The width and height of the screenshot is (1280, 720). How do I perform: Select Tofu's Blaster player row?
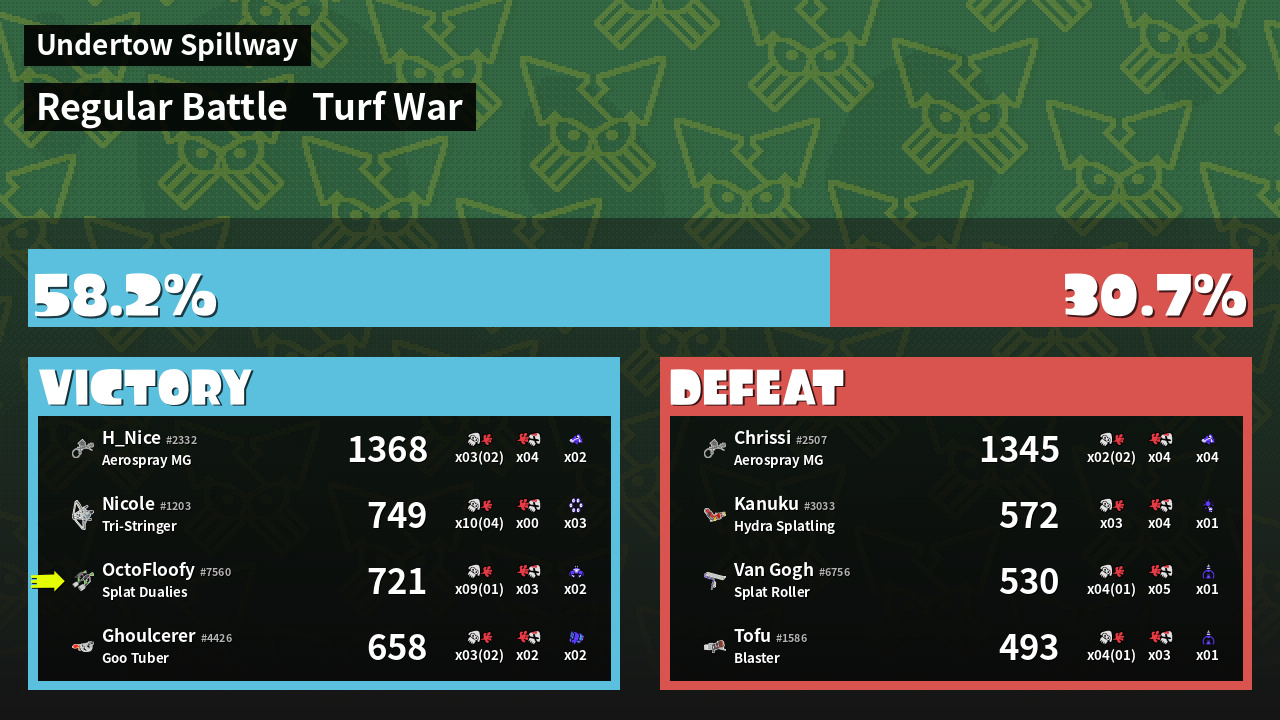click(956, 647)
